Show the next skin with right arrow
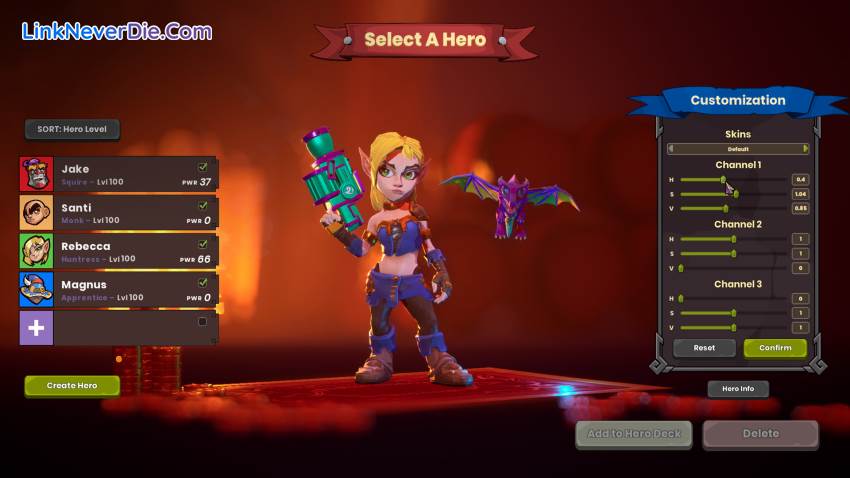Screen dimensions: 850x478 pos(806,149)
